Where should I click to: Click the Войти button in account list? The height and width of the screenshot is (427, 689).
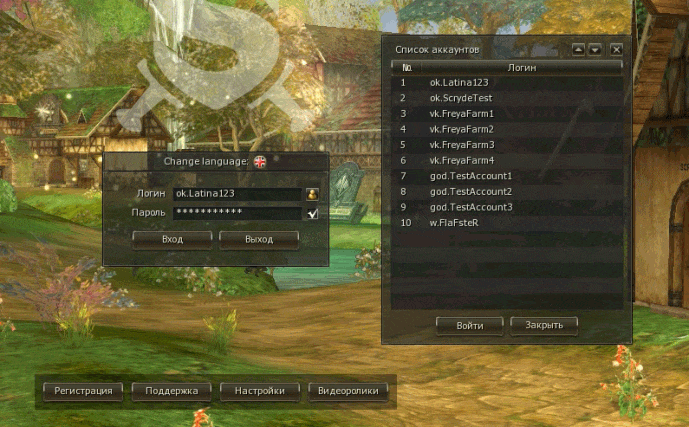point(470,325)
